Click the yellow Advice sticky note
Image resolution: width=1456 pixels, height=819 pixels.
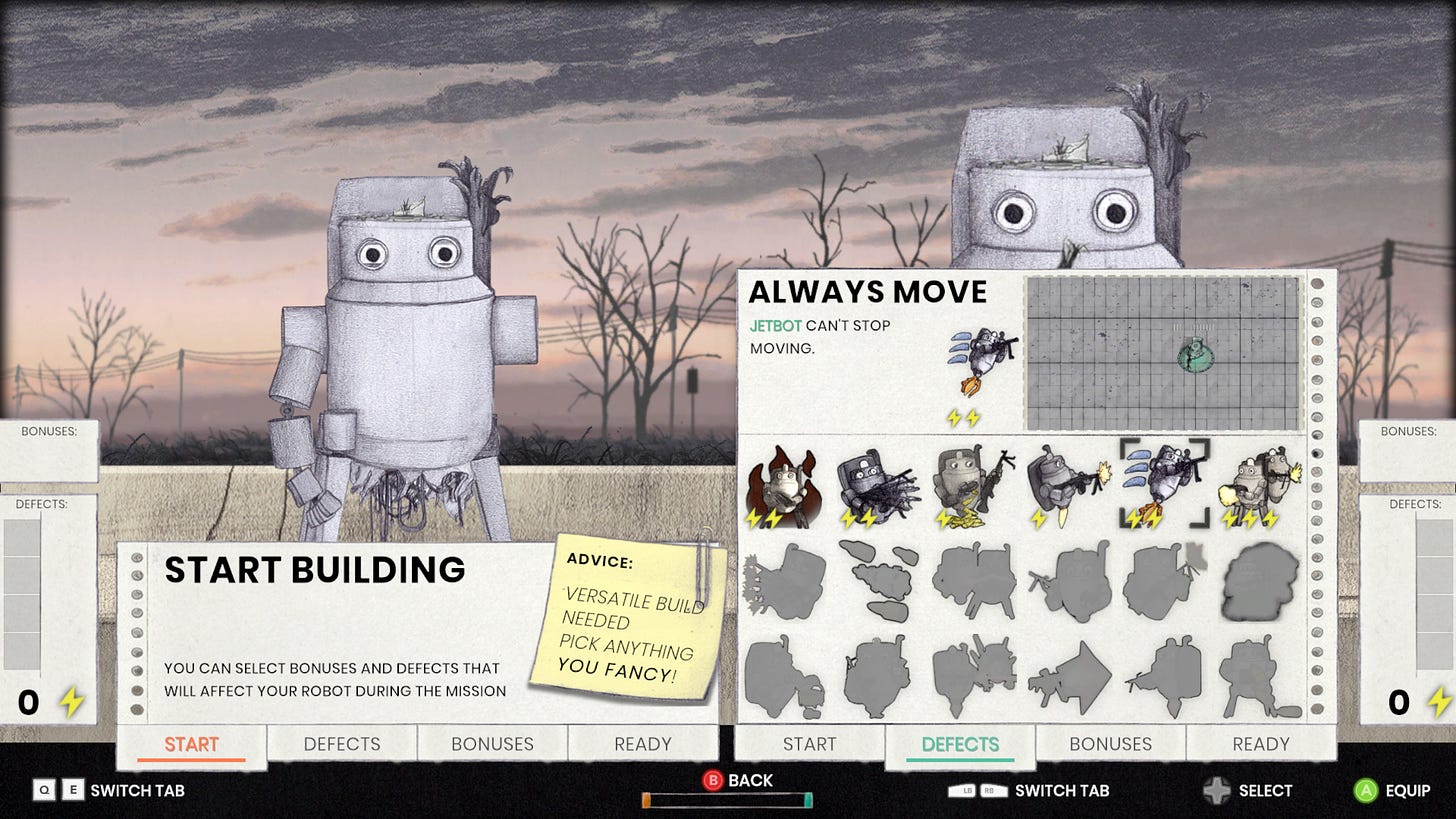(x=625, y=620)
